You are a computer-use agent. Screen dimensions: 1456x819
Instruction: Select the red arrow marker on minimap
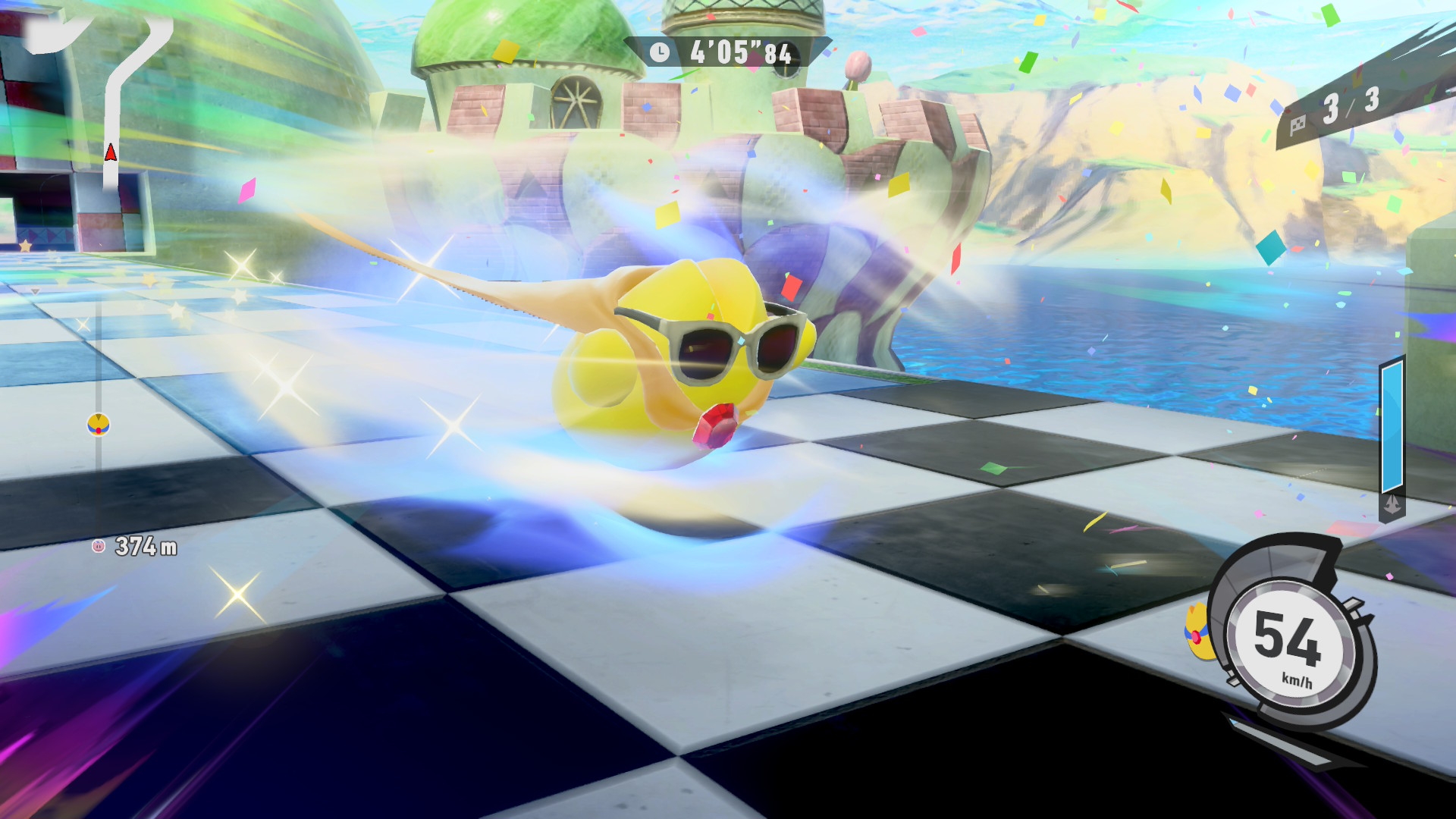point(111,153)
